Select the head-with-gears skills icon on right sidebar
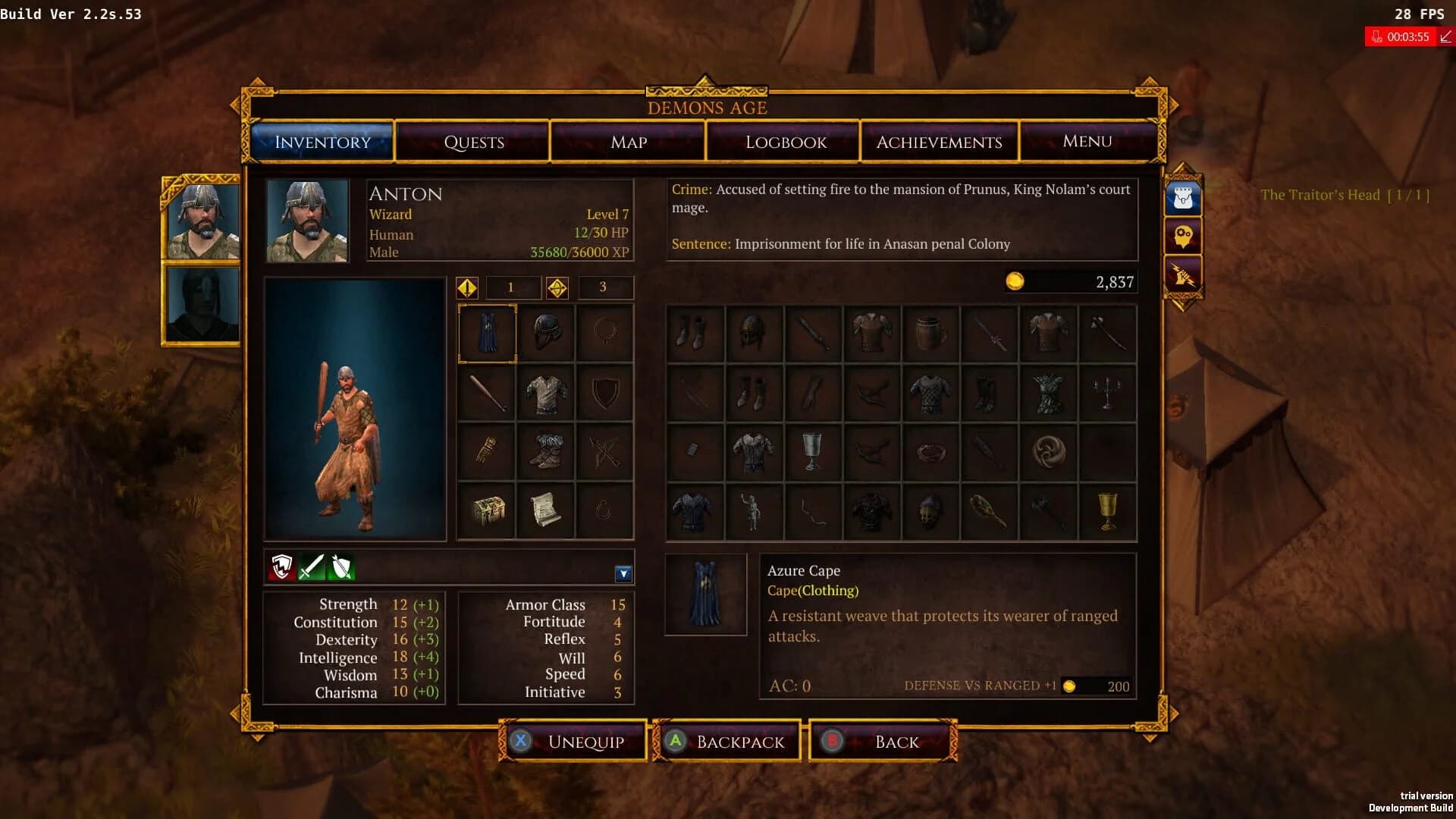The image size is (1456, 819). pos(1183,236)
